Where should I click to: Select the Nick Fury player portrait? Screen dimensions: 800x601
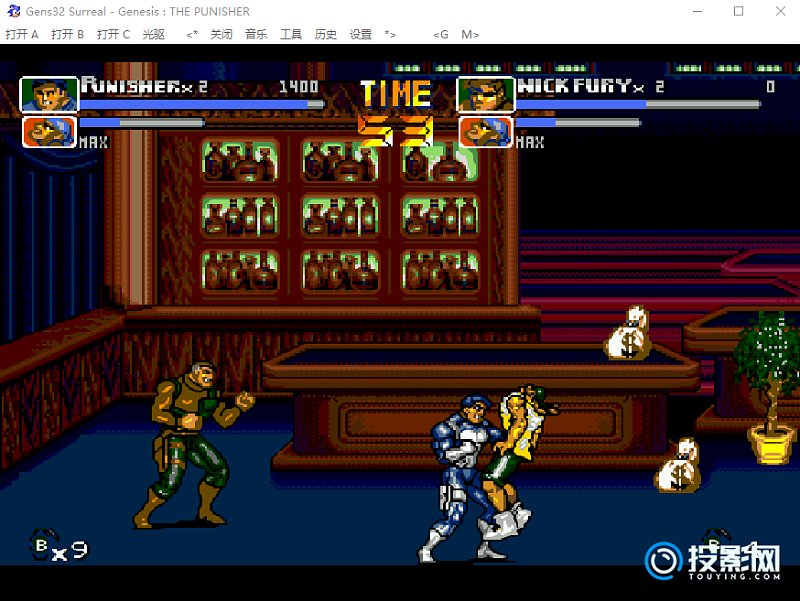pos(486,95)
